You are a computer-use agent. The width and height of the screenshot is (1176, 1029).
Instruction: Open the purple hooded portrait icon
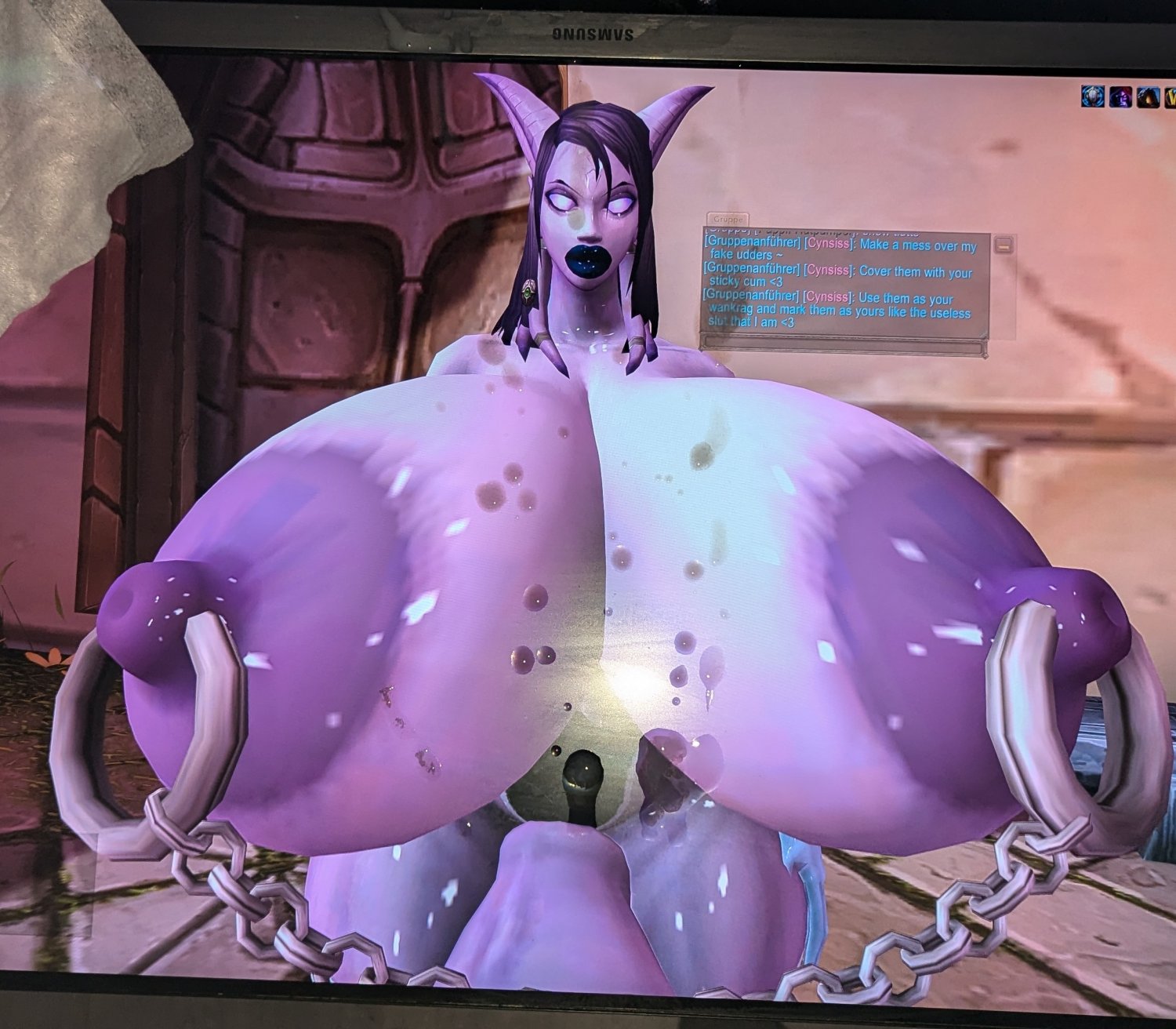tap(1120, 96)
